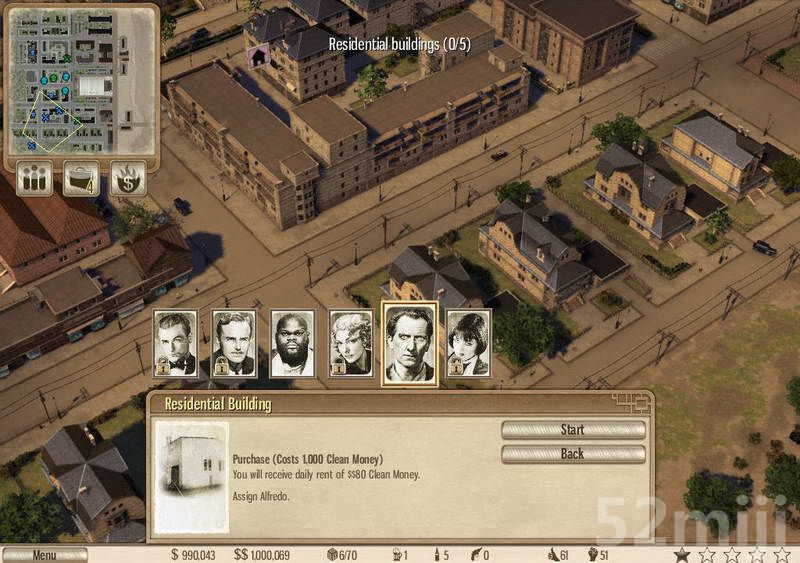Viewport: 800px width, 563px height.
Task: Select the bow-tie man portrait
Action: (175, 343)
